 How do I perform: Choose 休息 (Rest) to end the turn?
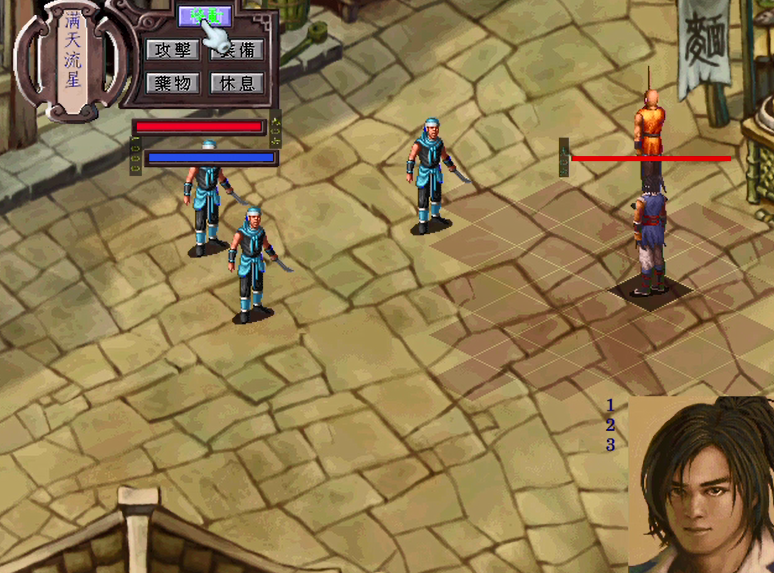coord(237,83)
